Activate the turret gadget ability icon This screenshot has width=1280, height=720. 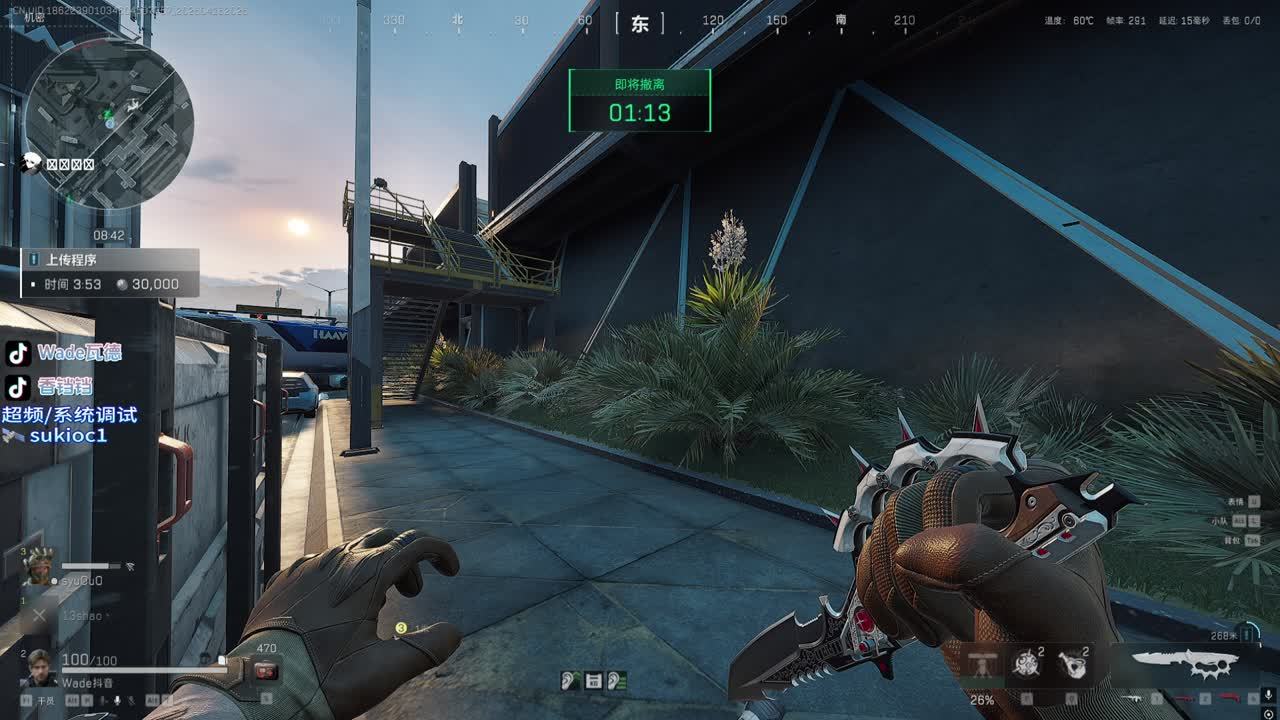point(984,664)
